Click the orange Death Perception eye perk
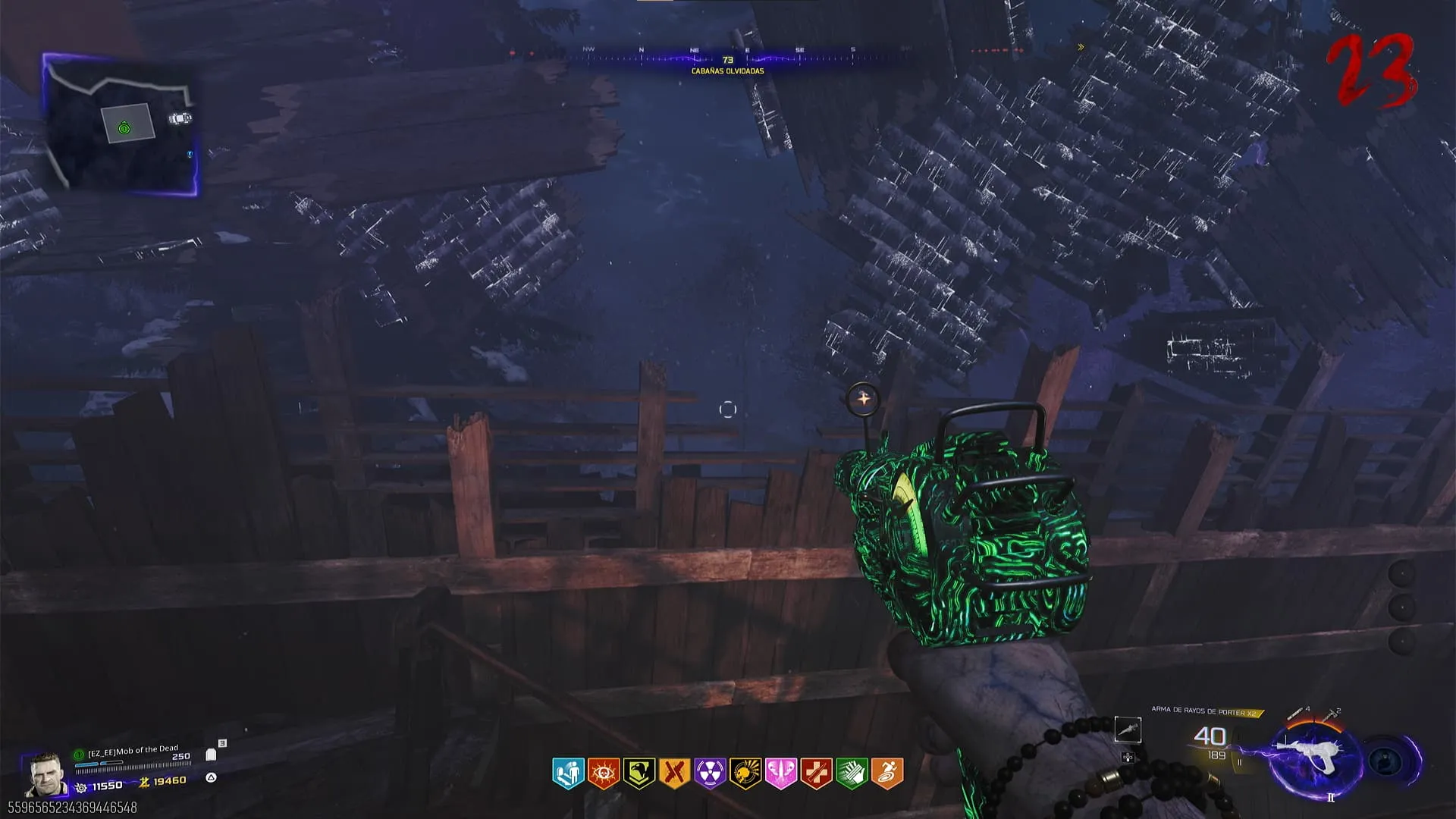The height and width of the screenshot is (819, 1456). click(x=604, y=773)
